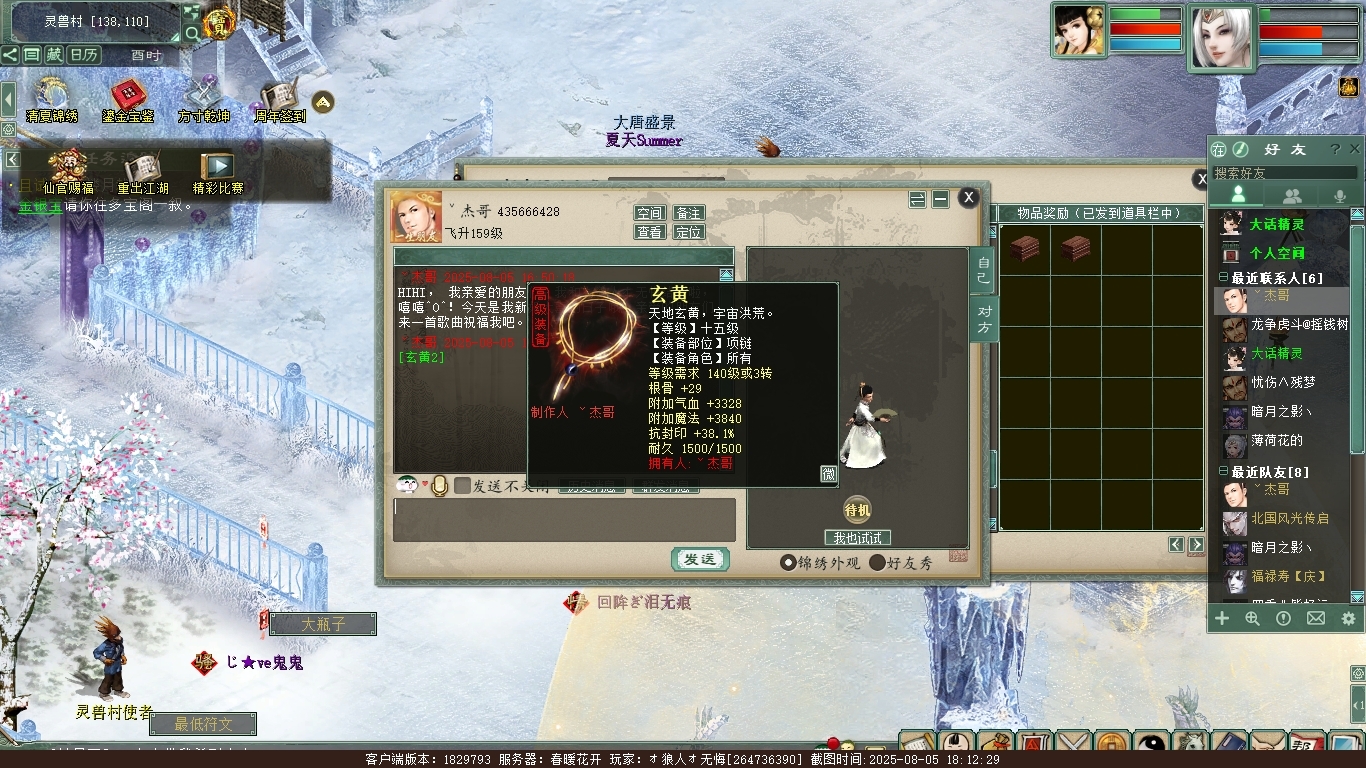Click the 查看 view profile button
Image resolution: width=1366 pixels, height=768 pixels.
[650, 232]
